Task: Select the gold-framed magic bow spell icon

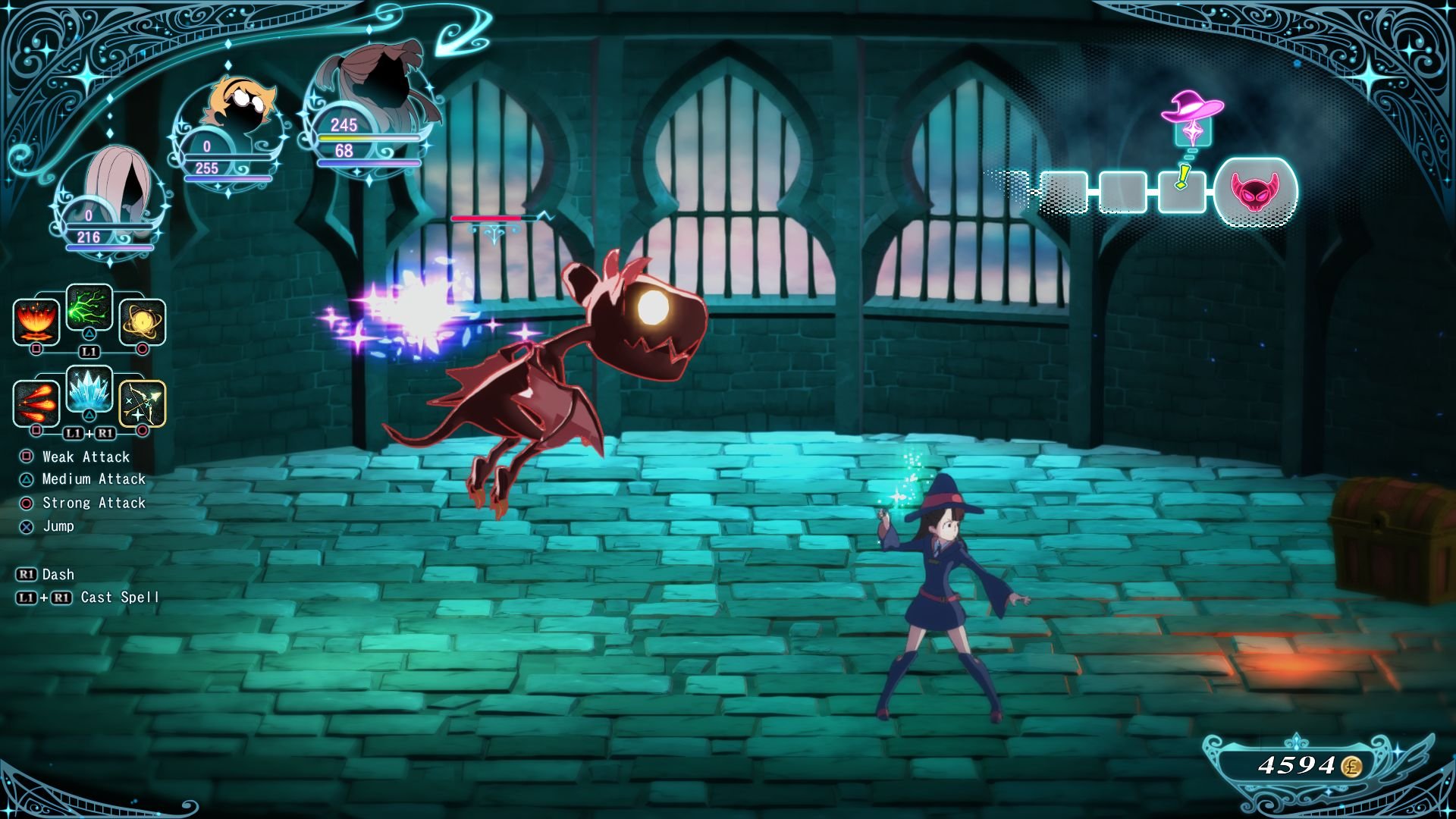Action: point(142,403)
